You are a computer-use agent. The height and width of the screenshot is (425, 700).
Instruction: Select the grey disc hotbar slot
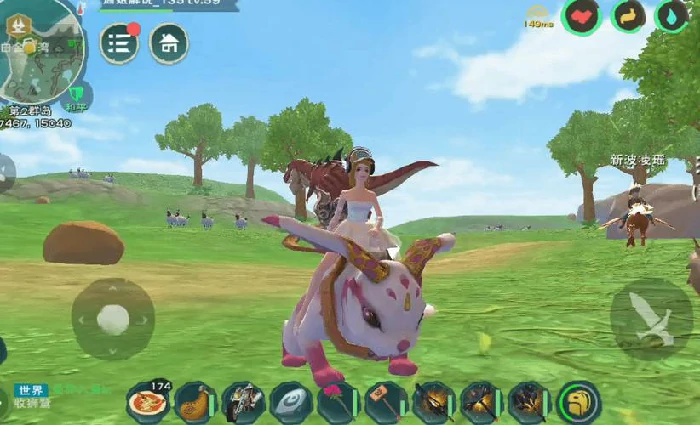pos(290,402)
